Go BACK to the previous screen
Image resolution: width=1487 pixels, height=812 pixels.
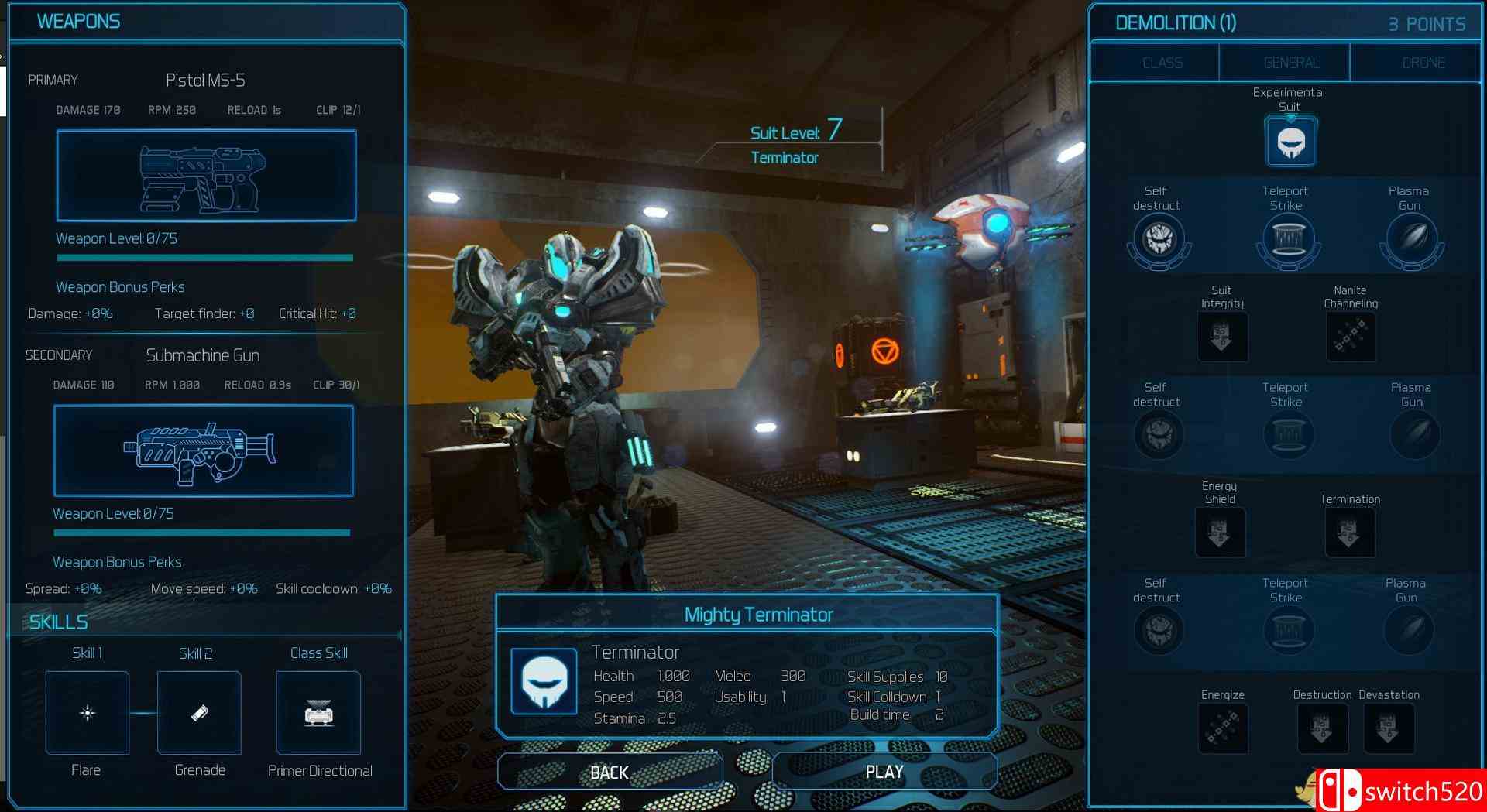point(610,772)
